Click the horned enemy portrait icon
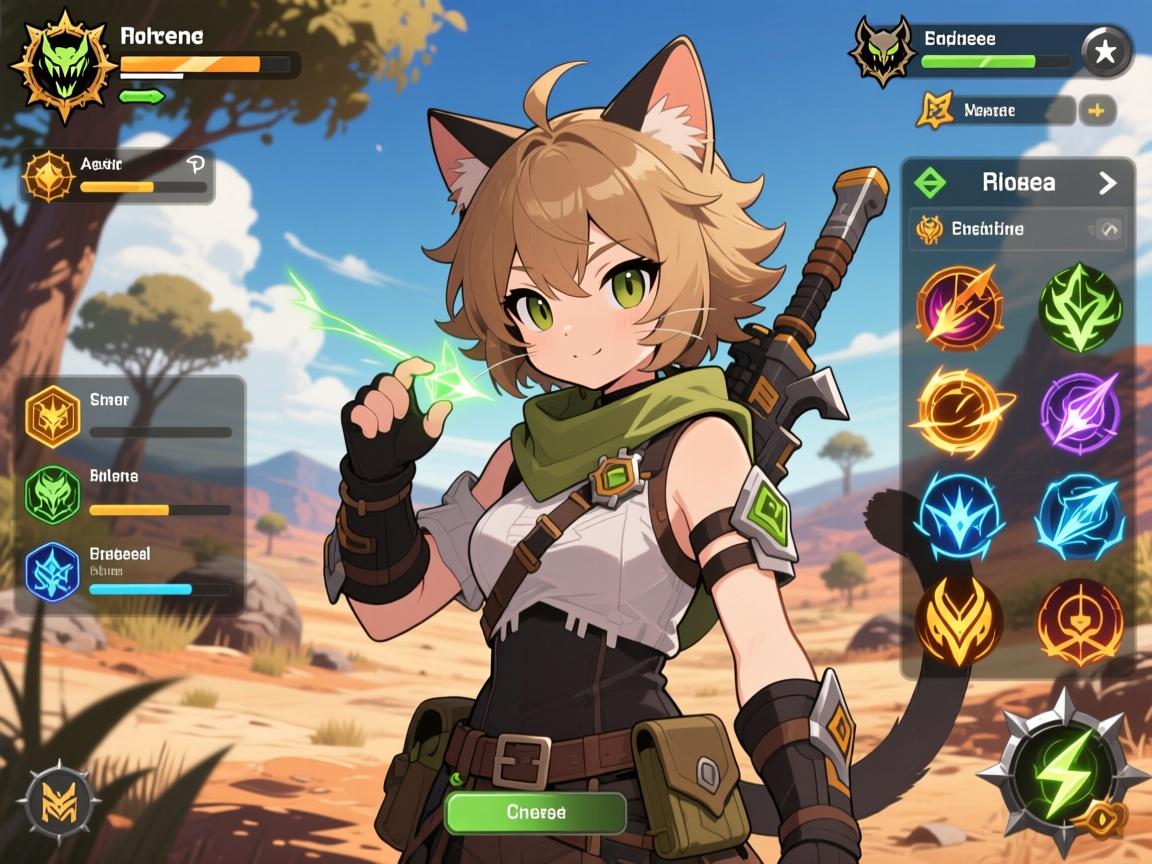 click(x=882, y=50)
